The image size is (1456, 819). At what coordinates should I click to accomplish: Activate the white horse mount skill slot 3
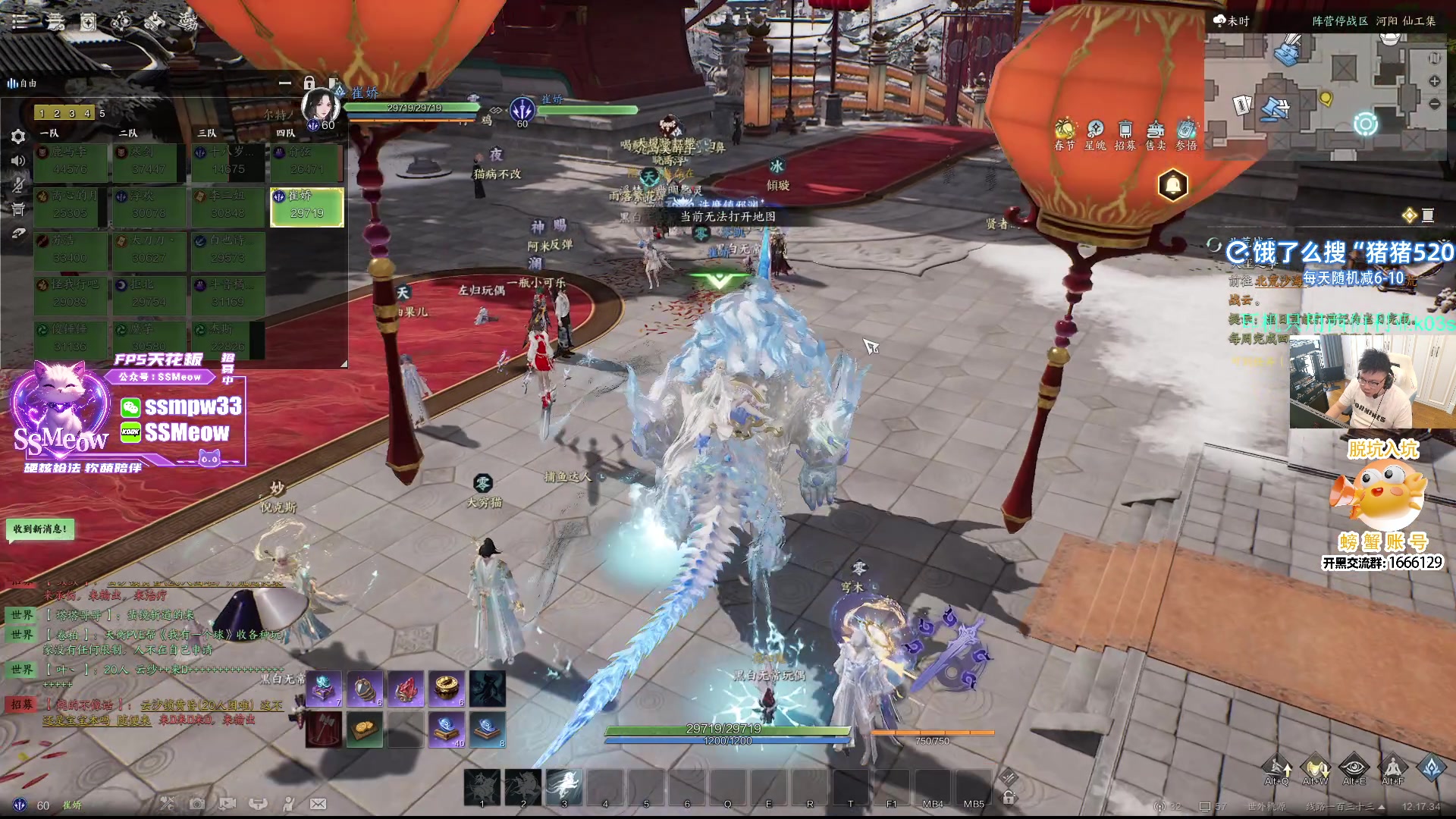tap(564, 785)
